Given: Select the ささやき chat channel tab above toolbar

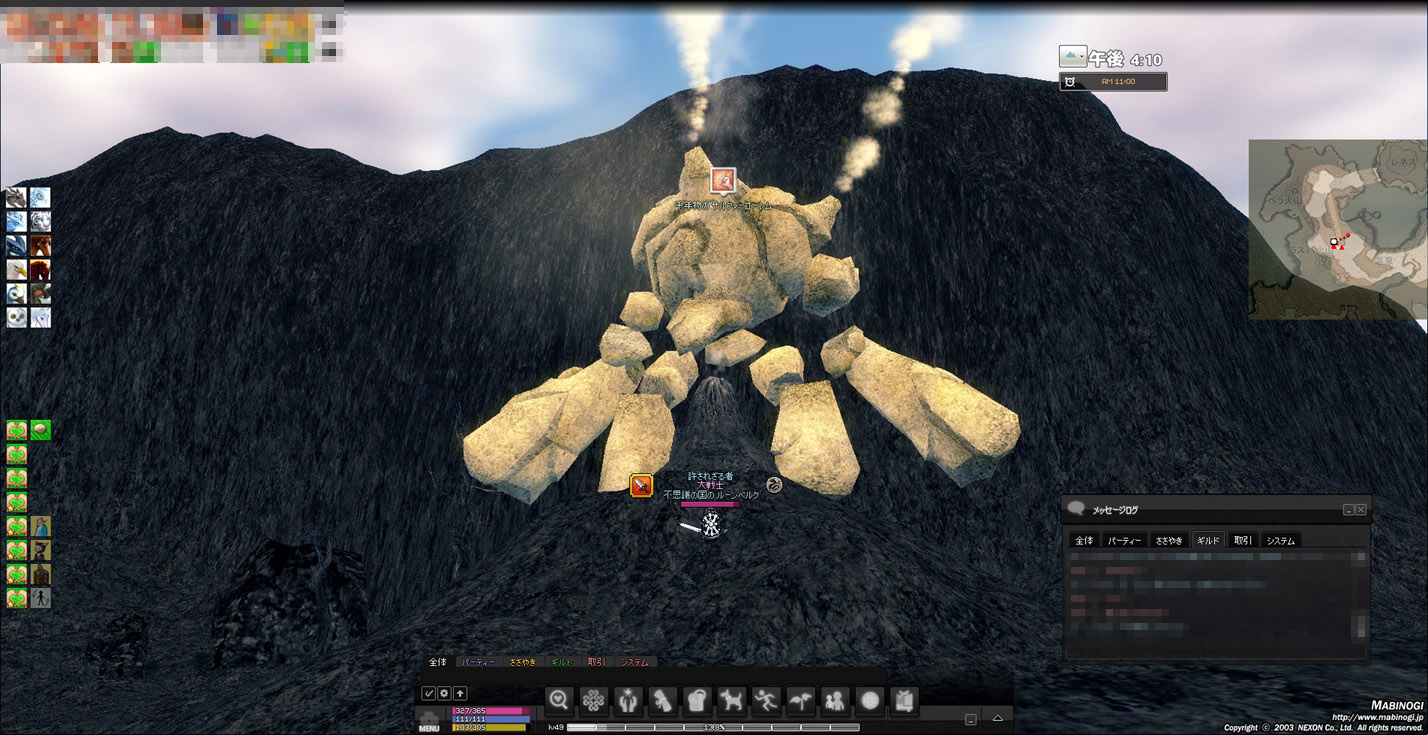Looking at the screenshot, I should point(522,662).
